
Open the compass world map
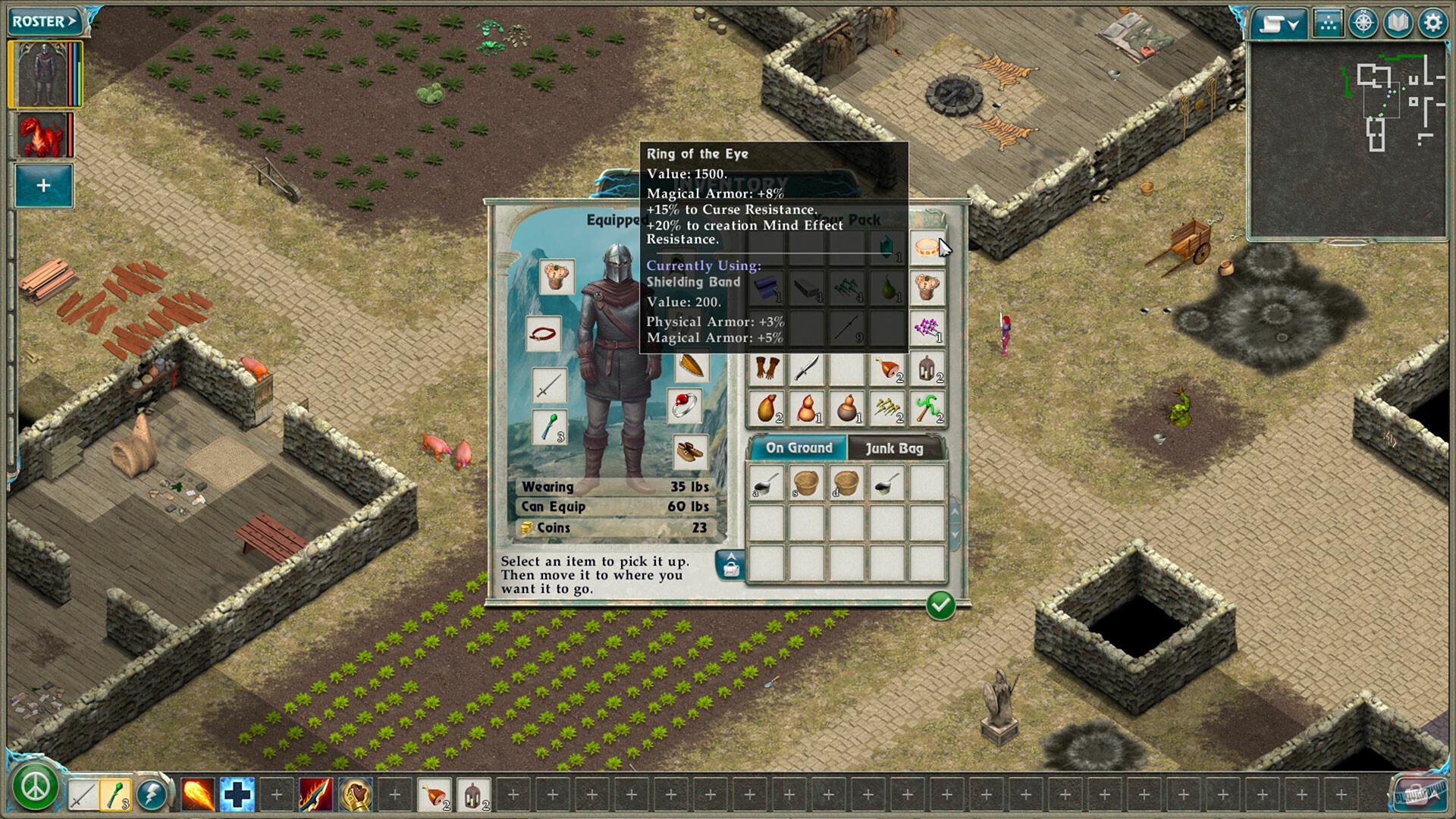1363,24
